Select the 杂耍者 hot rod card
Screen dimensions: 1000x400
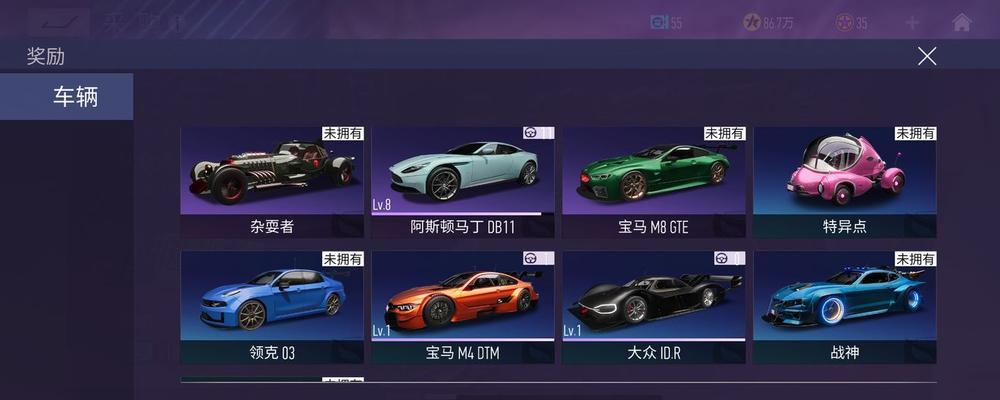click(272, 181)
